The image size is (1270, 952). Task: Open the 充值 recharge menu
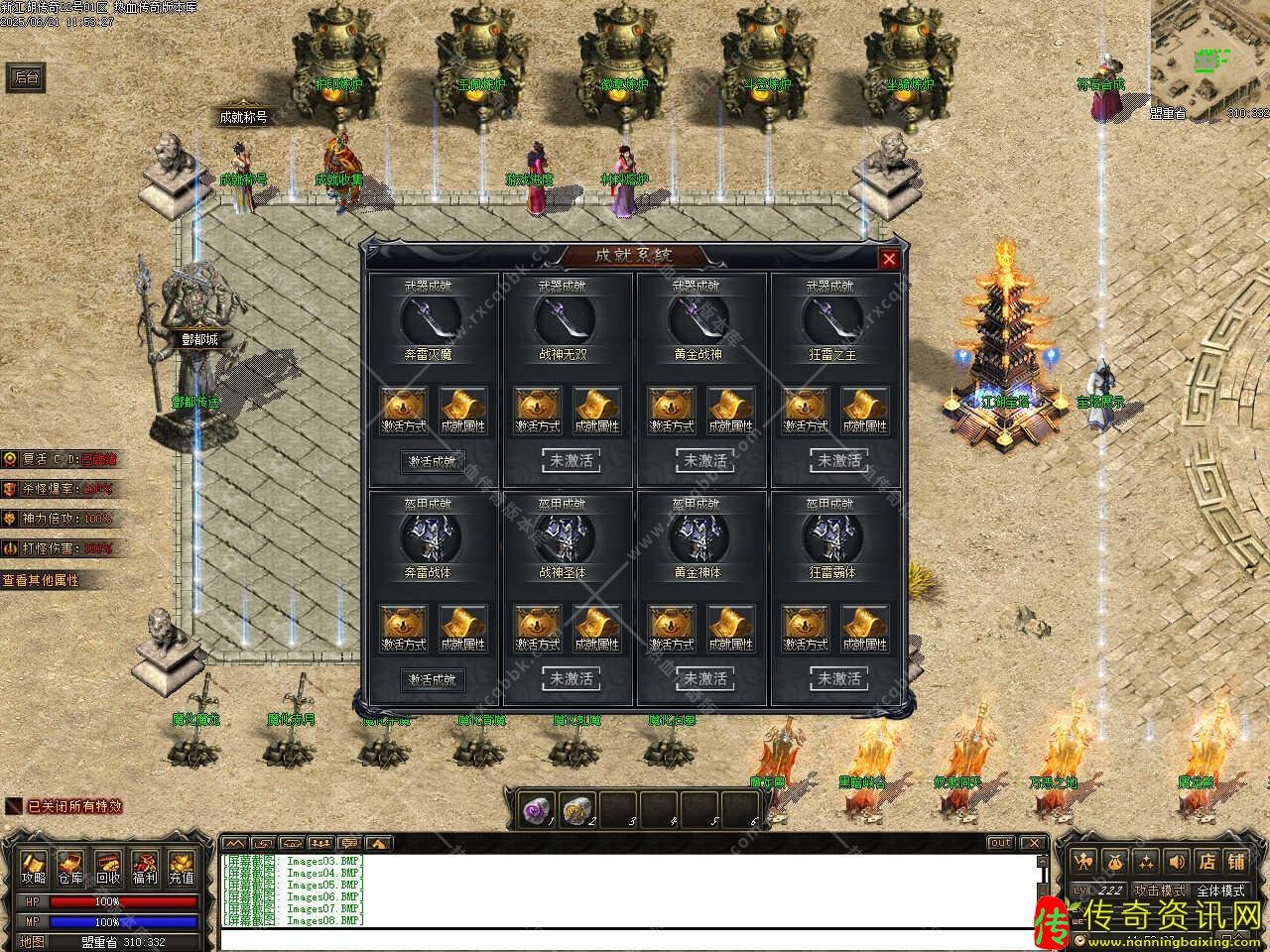pos(182,868)
